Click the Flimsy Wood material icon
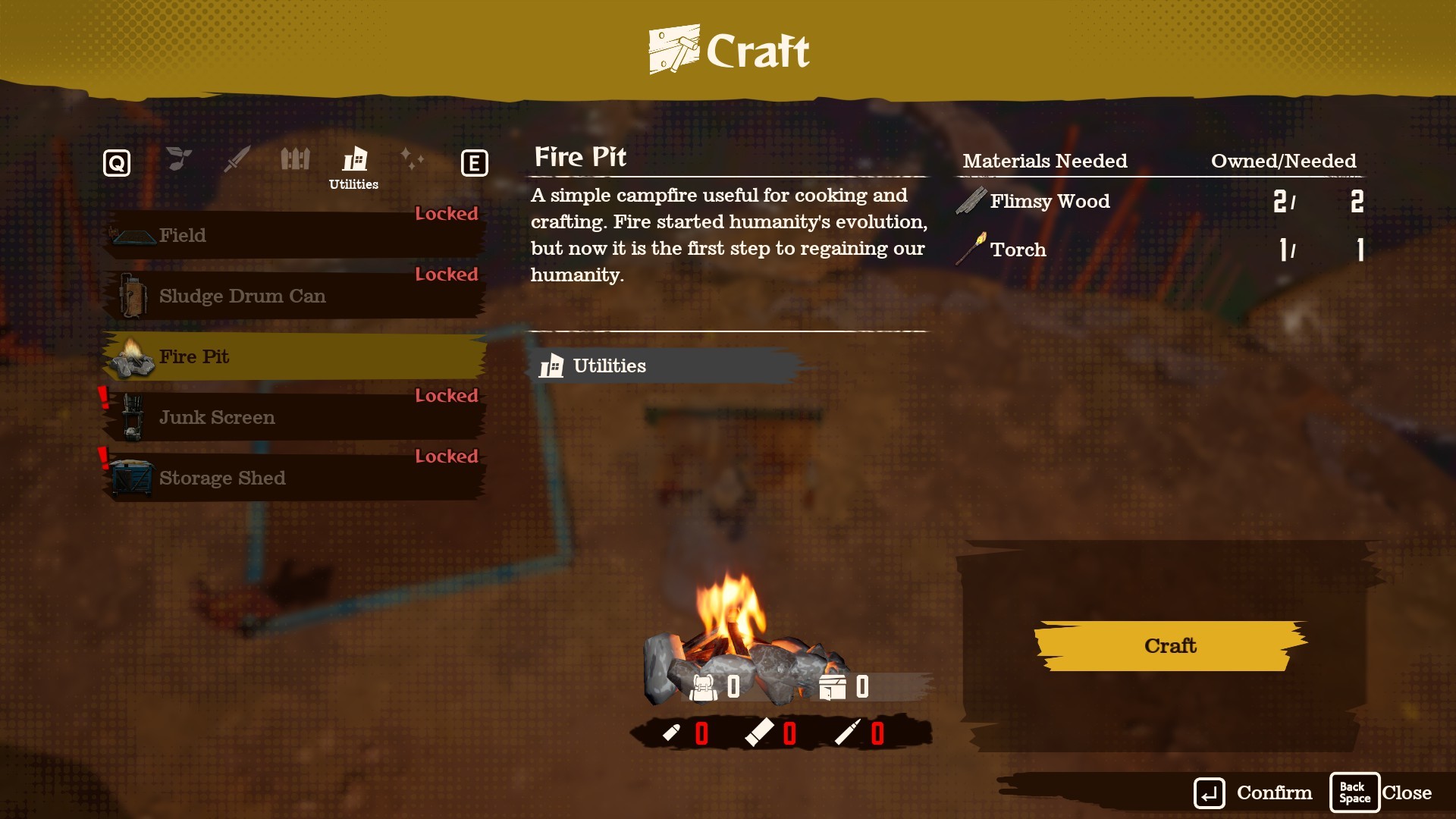1456x819 pixels. point(971,200)
